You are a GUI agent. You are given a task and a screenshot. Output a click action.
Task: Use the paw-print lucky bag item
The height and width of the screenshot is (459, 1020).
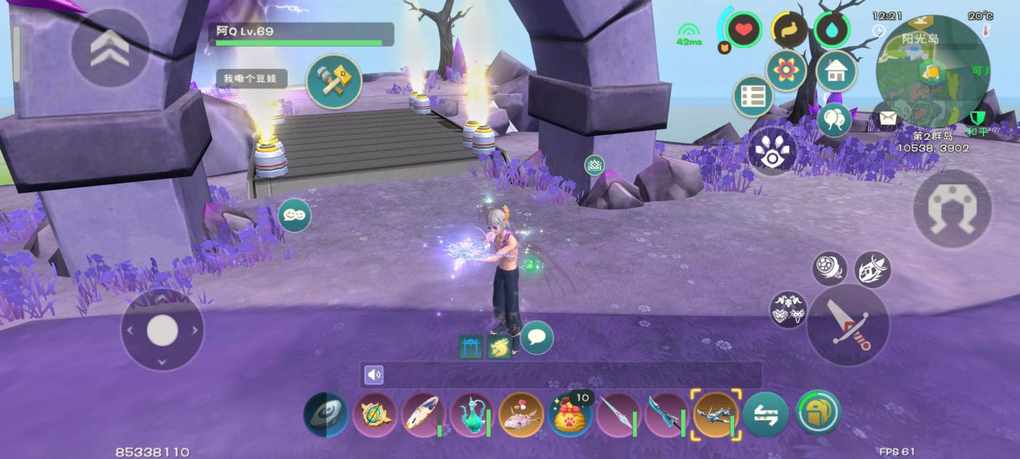pos(570,414)
